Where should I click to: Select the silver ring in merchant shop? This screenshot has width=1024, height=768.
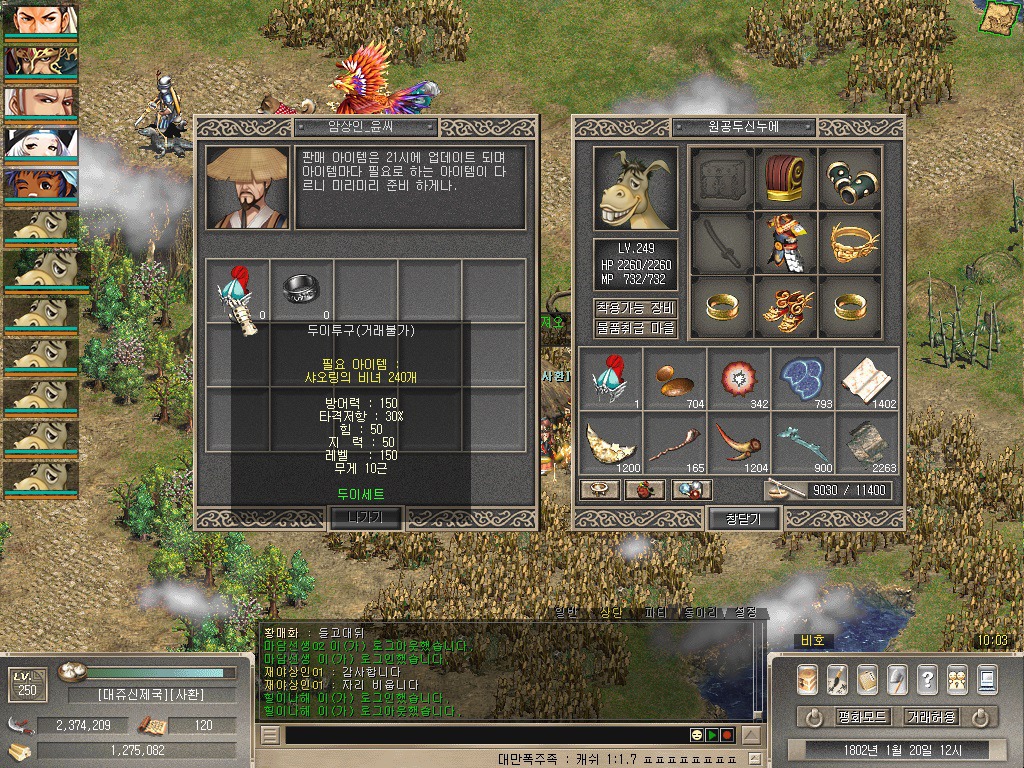tap(301, 288)
